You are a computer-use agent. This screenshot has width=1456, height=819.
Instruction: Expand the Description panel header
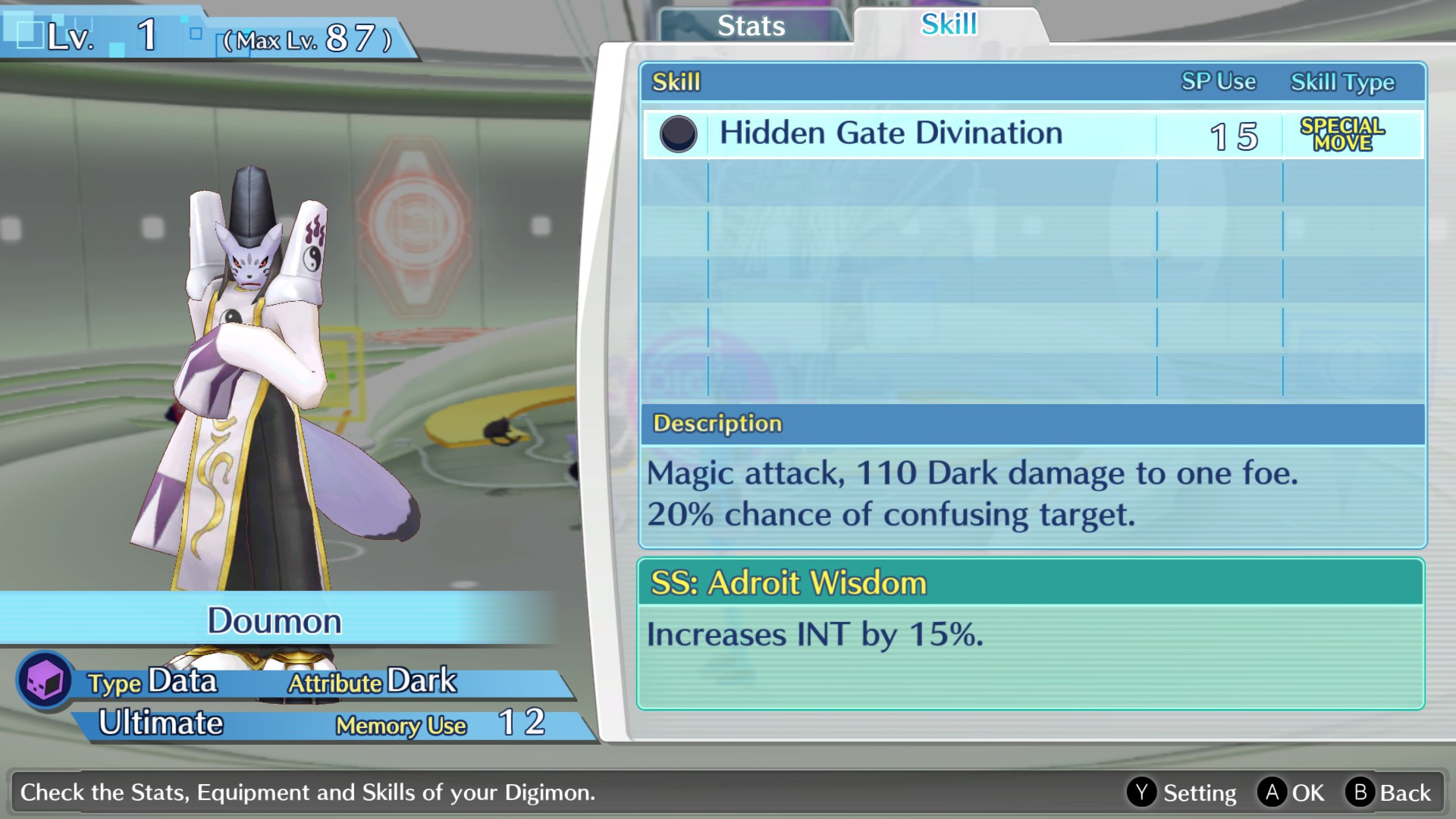pos(715,423)
